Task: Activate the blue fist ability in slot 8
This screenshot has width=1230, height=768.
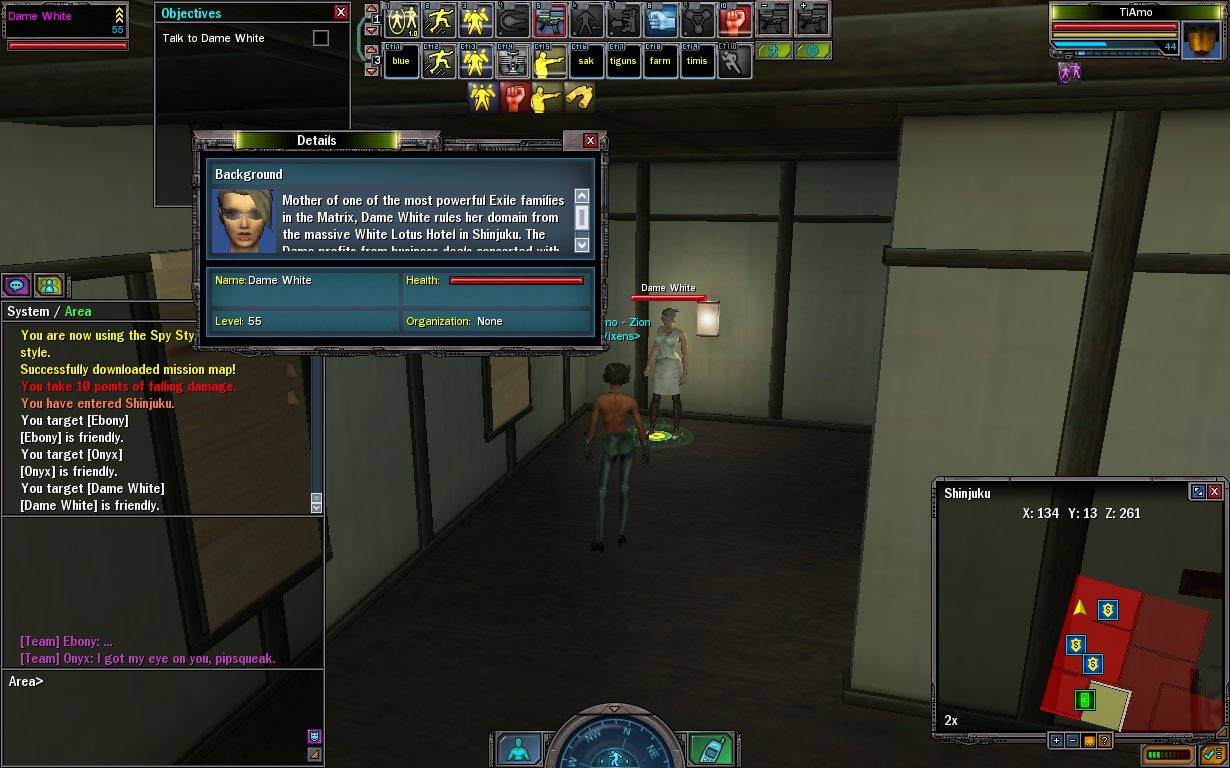Action: pos(660,19)
